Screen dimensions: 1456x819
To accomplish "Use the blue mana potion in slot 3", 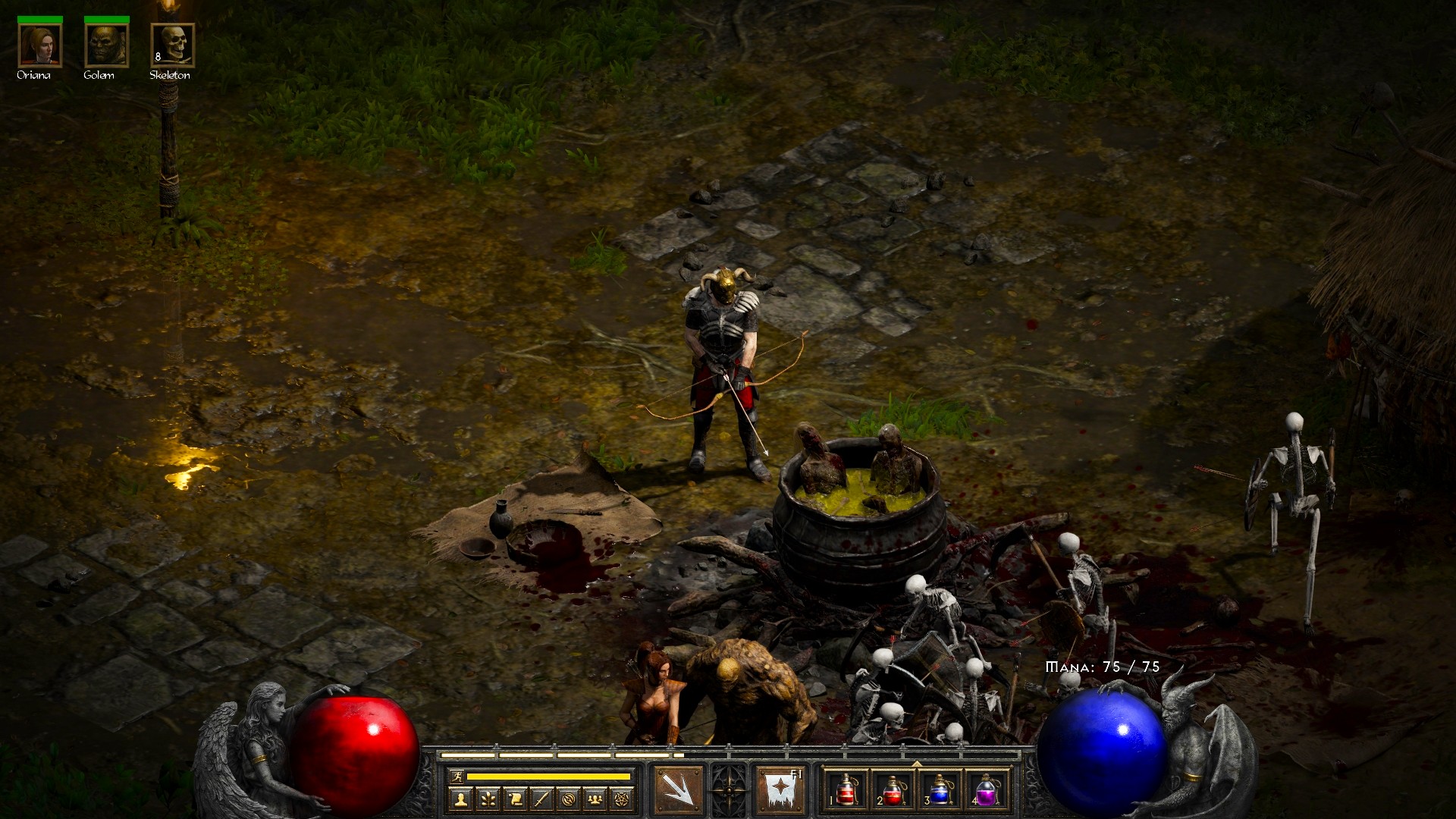I will point(940,790).
